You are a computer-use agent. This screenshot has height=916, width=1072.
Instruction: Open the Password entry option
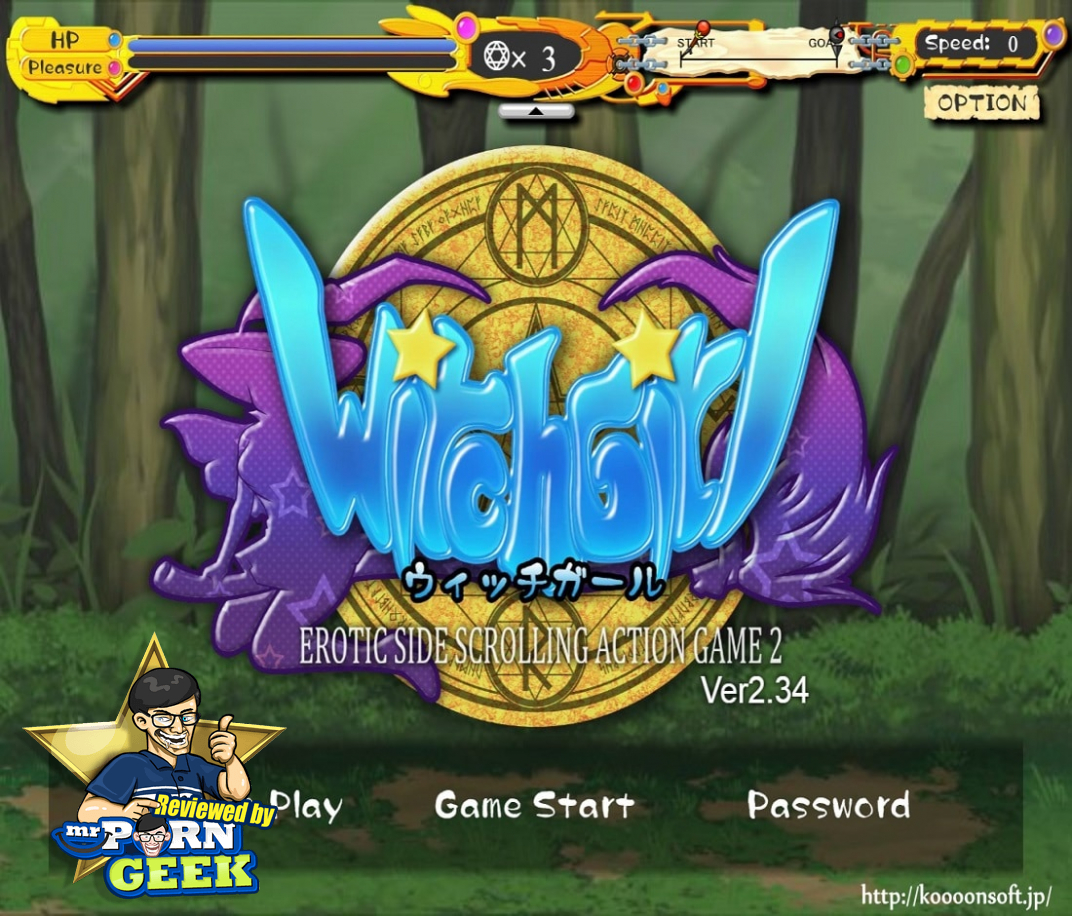[x=829, y=806]
